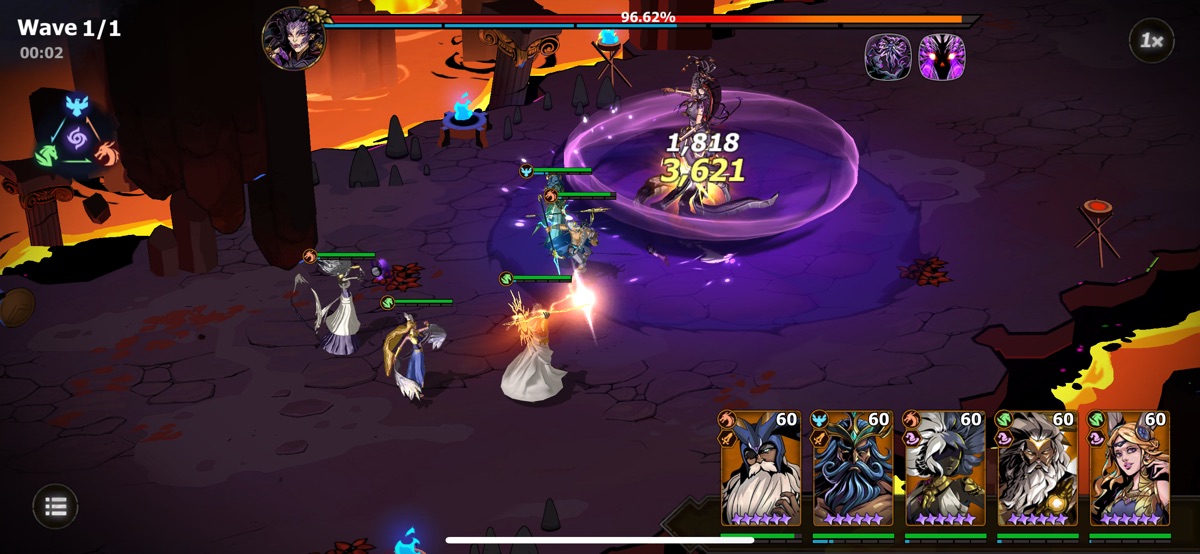Choose the blonde goddess hero card
Viewport: 1200px width, 554px height.
[x=1130, y=469]
